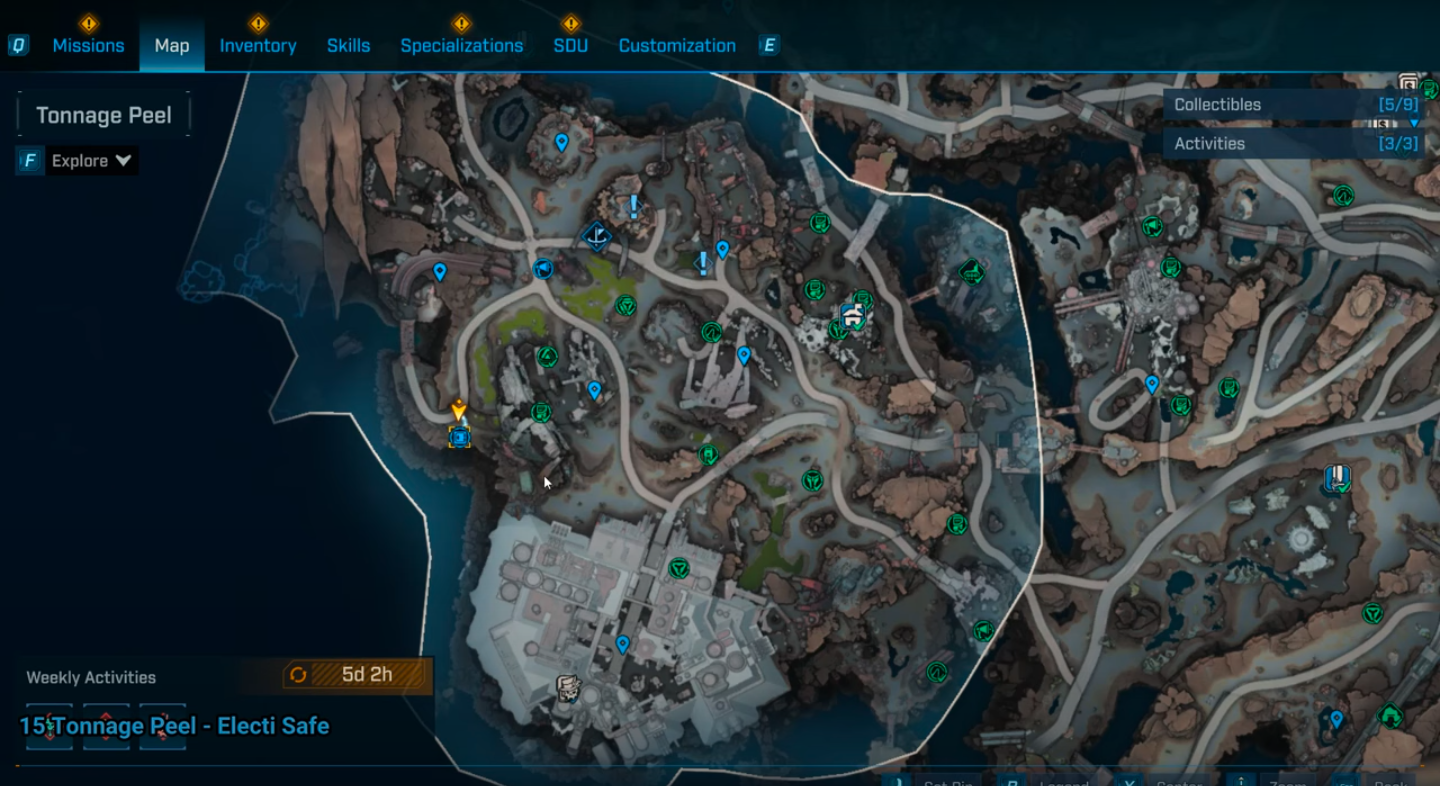This screenshot has height=786, width=1440.
Task: Select the yellow player location marker
Action: 458,411
